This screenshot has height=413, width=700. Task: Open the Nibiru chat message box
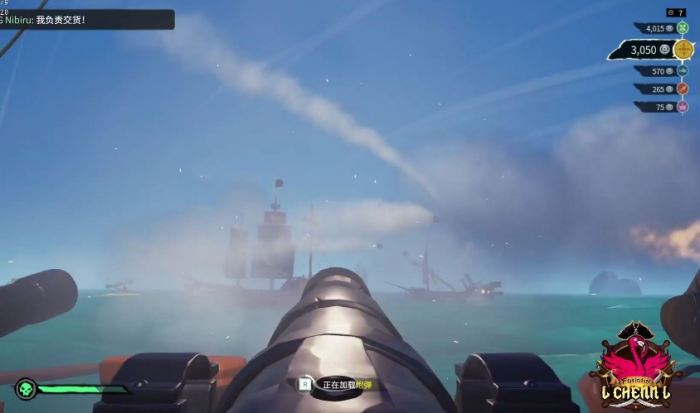tap(87, 19)
